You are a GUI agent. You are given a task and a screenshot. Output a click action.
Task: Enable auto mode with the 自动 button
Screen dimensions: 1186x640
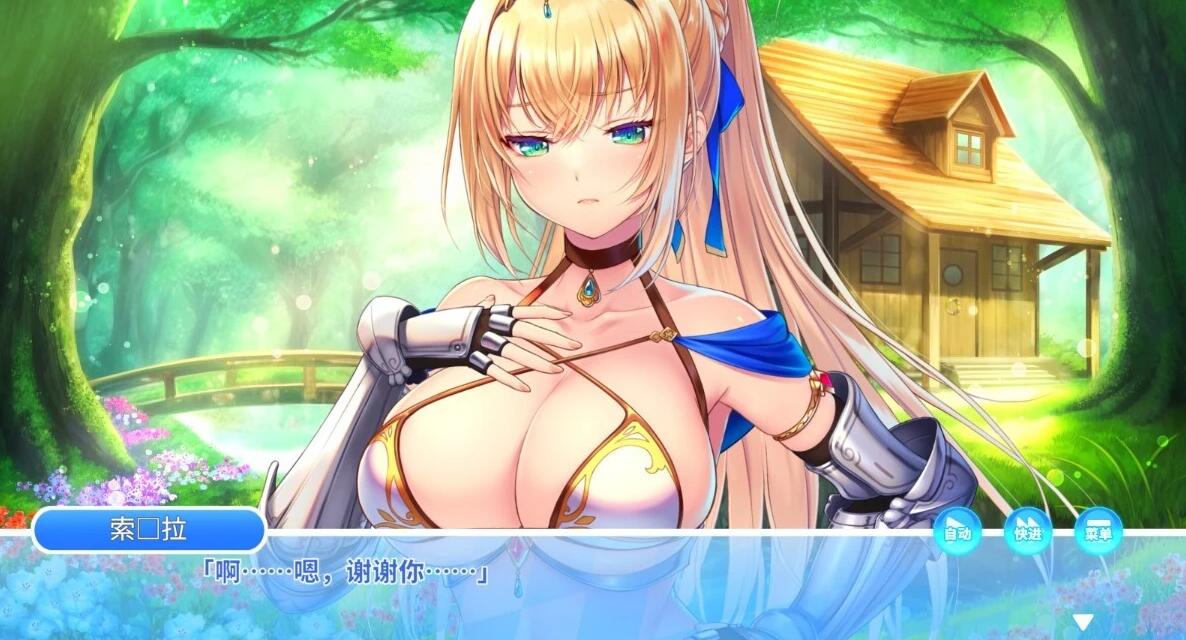tap(957, 530)
